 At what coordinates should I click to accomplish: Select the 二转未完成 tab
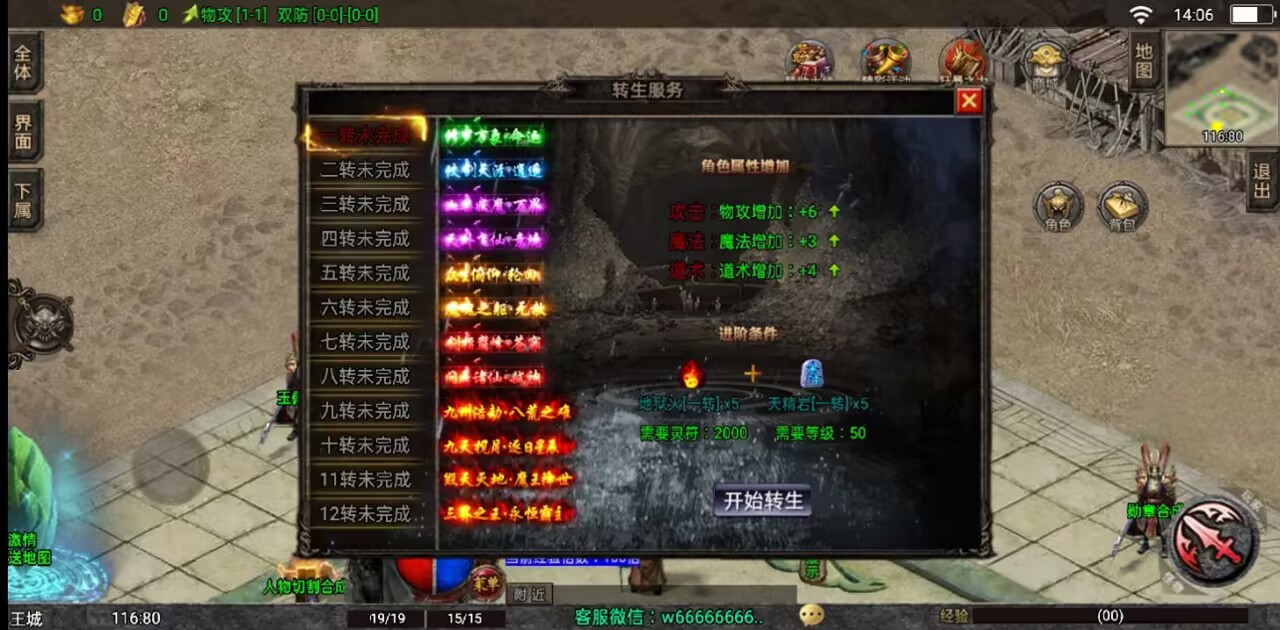(365, 170)
